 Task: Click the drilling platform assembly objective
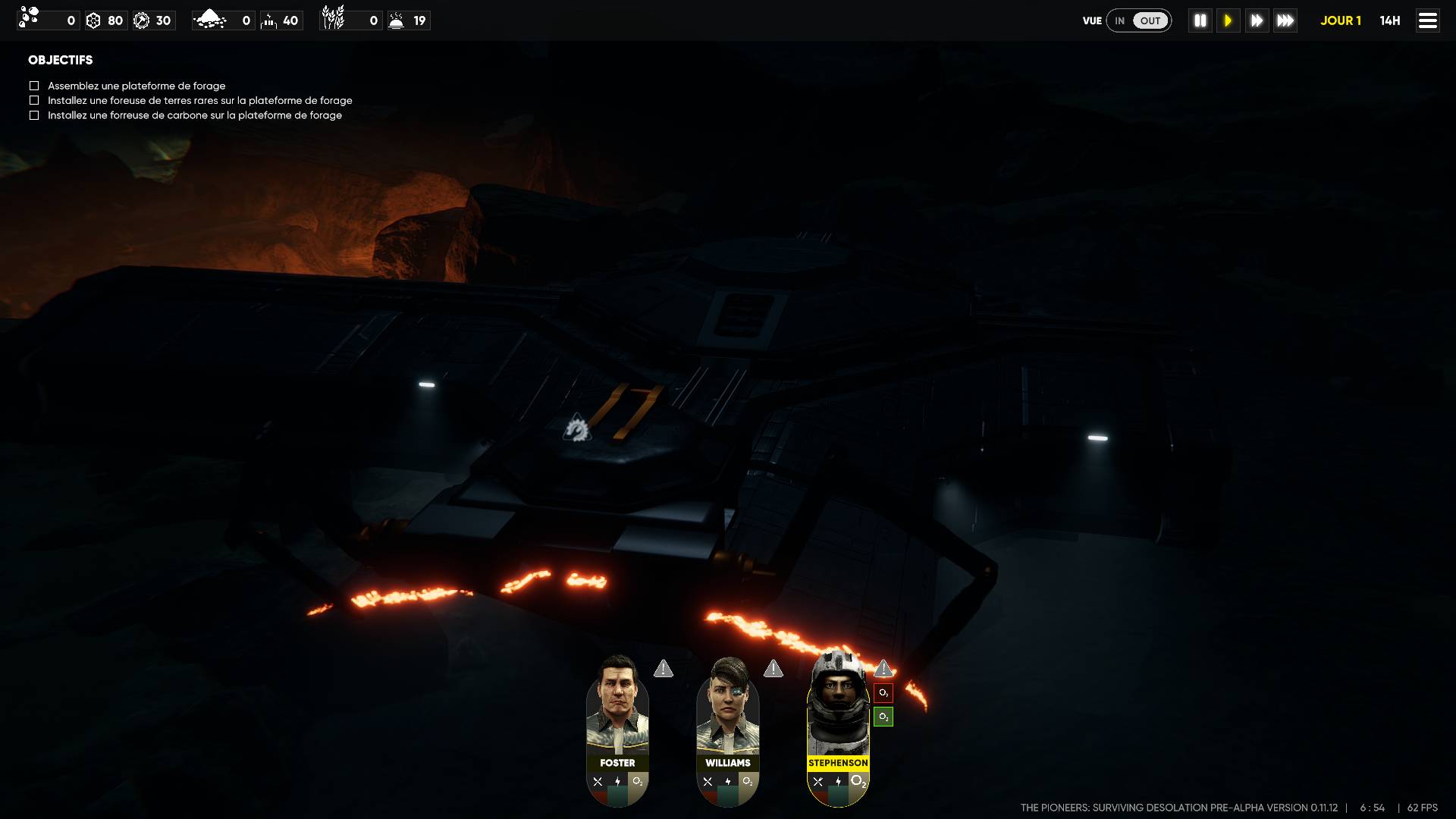click(x=136, y=86)
